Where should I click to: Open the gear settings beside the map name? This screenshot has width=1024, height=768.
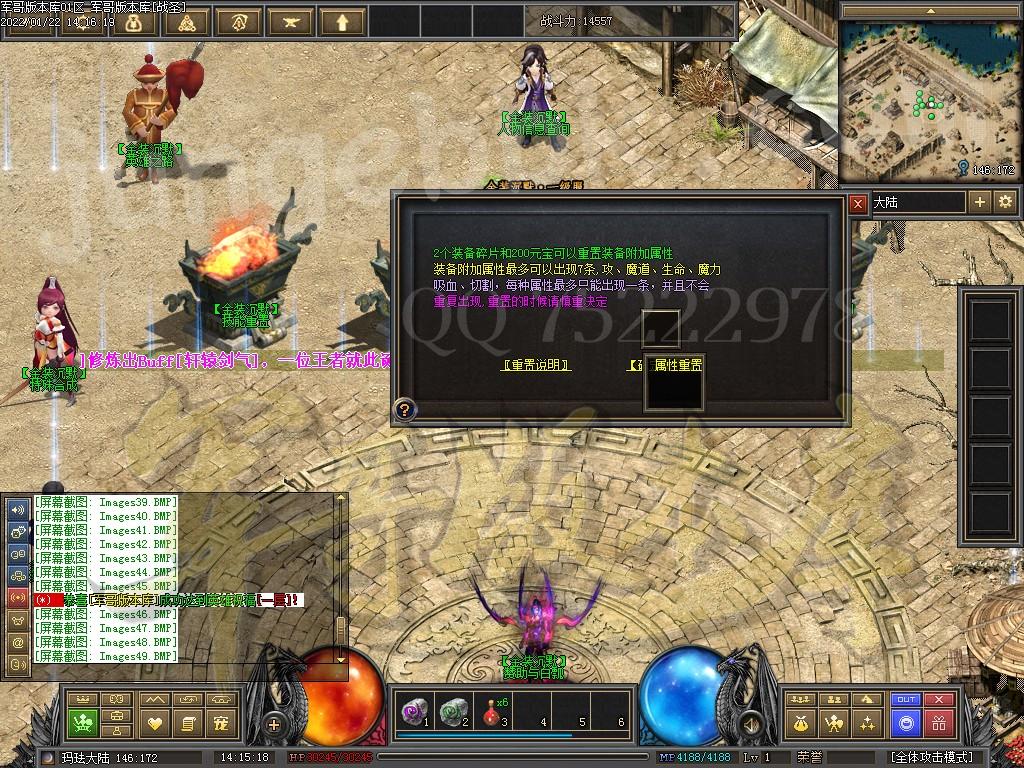1005,202
